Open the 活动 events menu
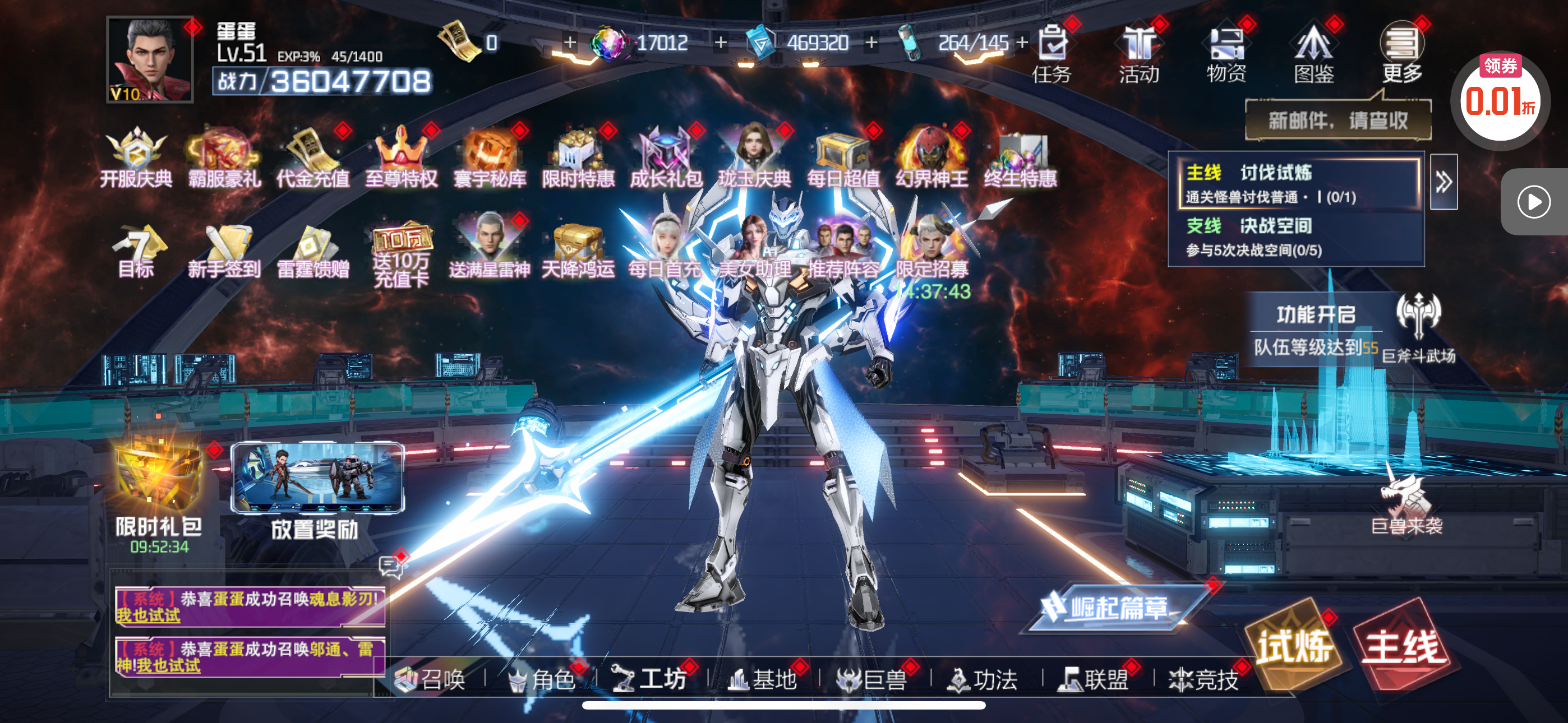 (1140, 54)
